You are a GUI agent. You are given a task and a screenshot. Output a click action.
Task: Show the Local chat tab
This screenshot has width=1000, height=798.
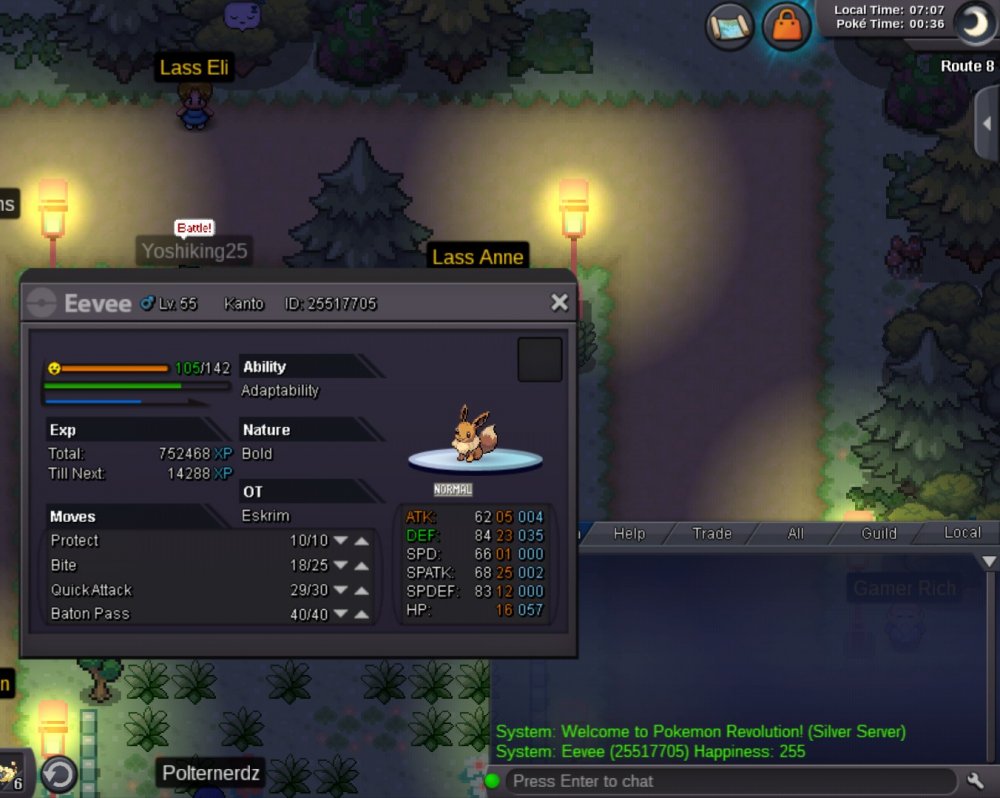[x=962, y=533]
